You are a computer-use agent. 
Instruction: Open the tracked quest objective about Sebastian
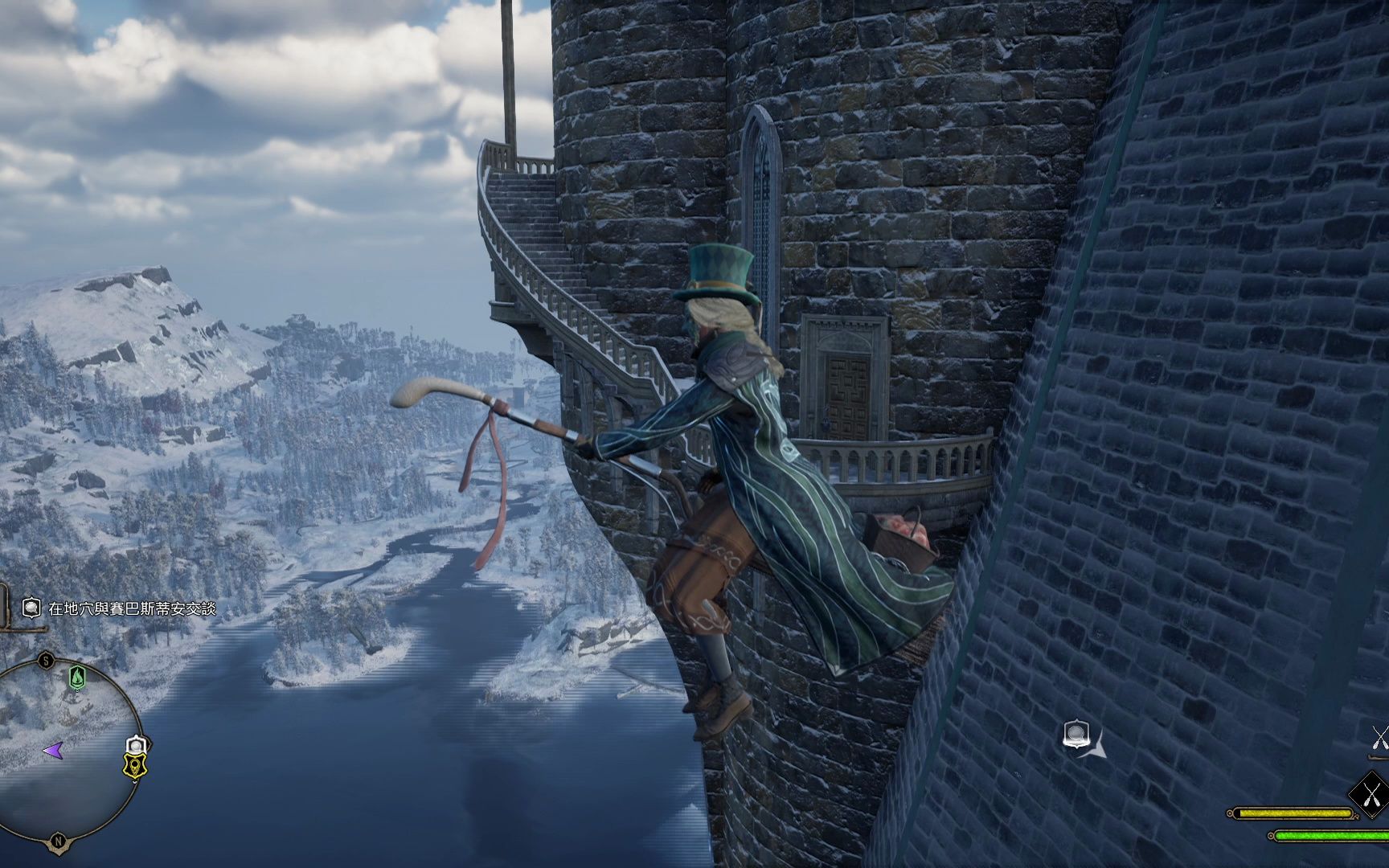click(132, 608)
